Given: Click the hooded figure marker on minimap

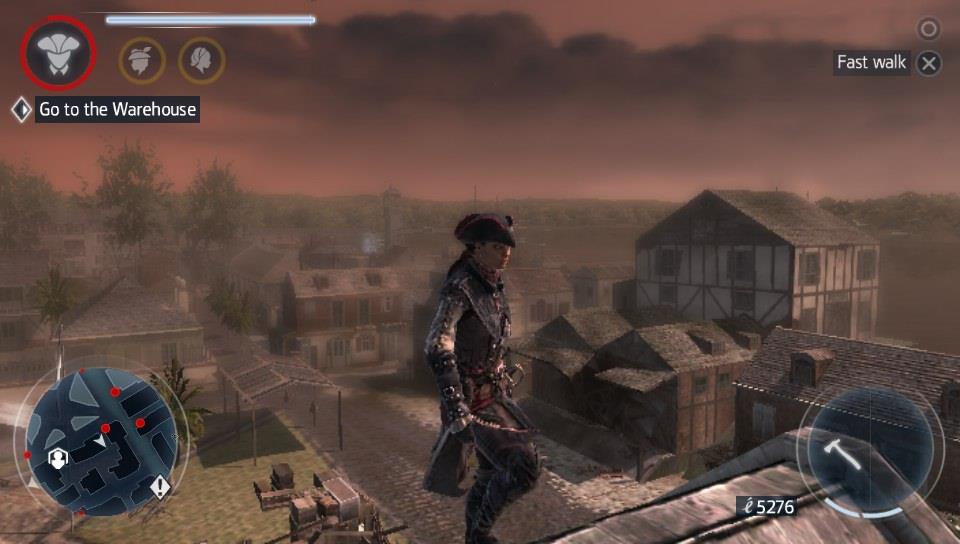Looking at the screenshot, I should pyautogui.click(x=58, y=459).
